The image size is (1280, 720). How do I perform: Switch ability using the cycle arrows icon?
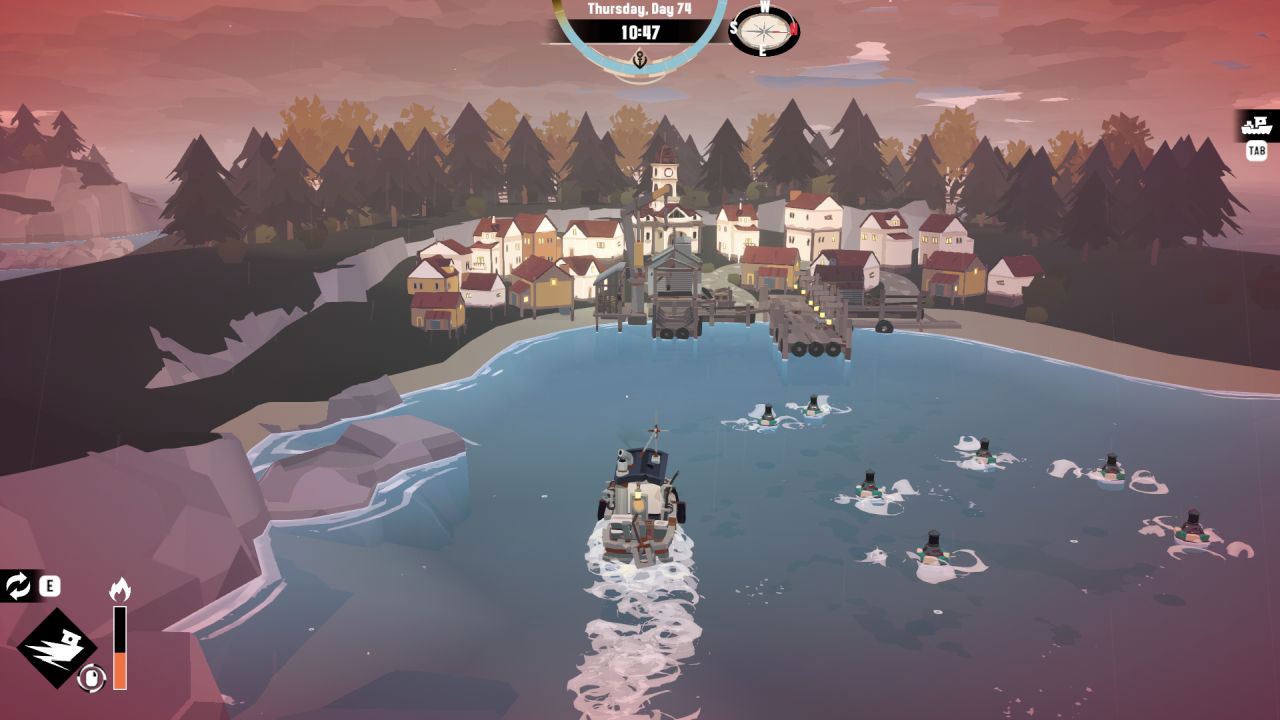point(18,586)
